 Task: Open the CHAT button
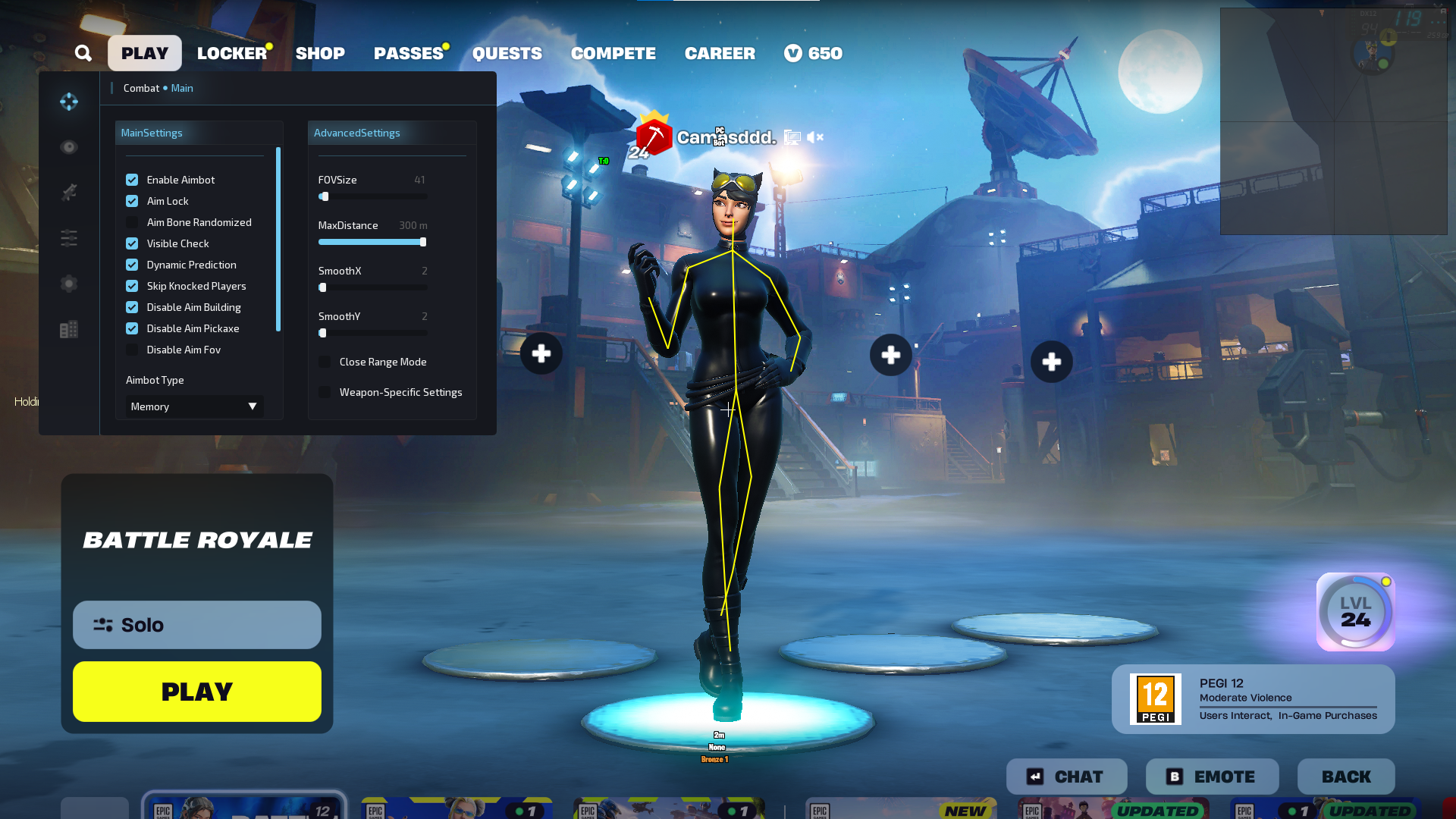(x=1066, y=777)
